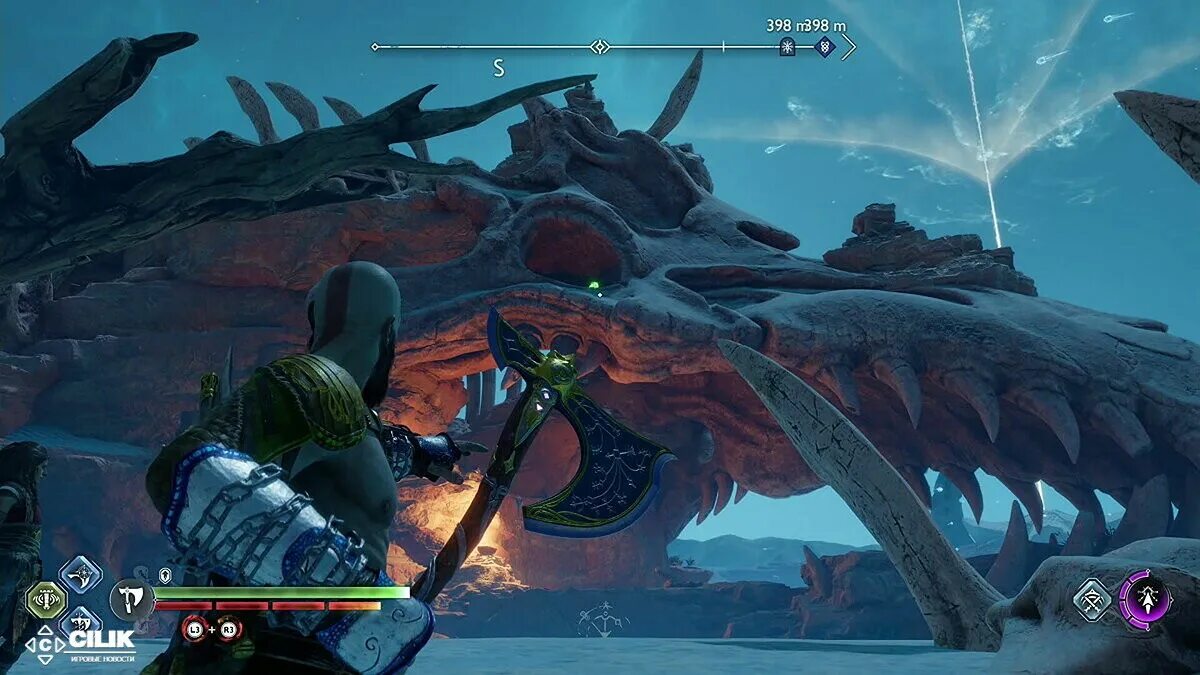Click the snowflake marker on the compass

tap(787, 47)
